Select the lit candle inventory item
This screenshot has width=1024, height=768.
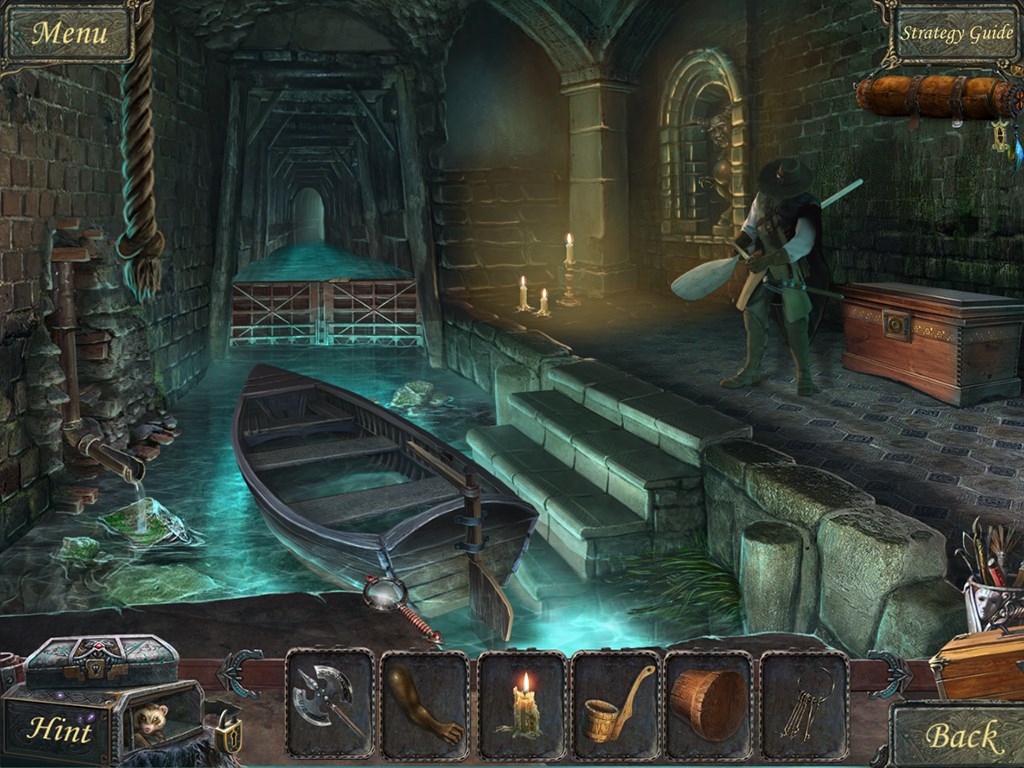click(x=521, y=703)
